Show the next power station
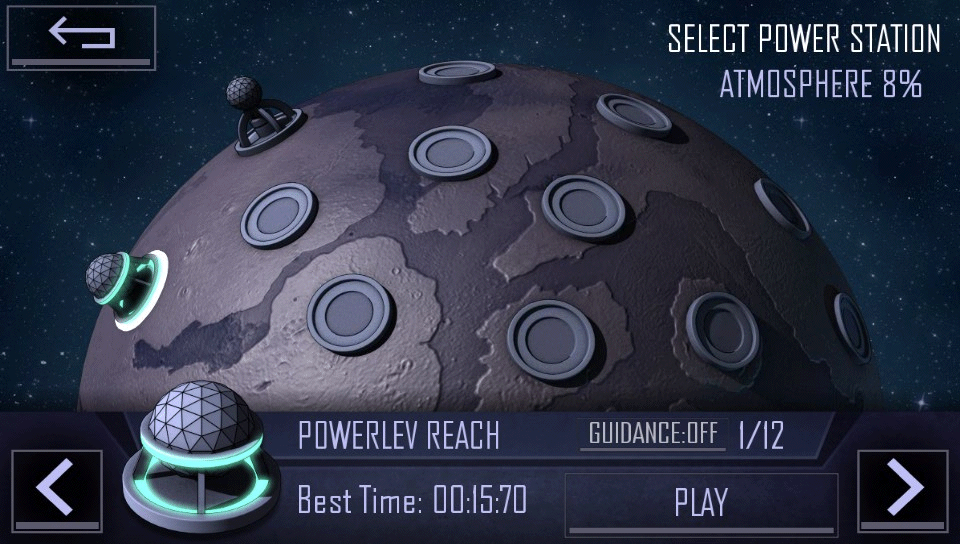This screenshot has width=960, height=544. [x=903, y=490]
